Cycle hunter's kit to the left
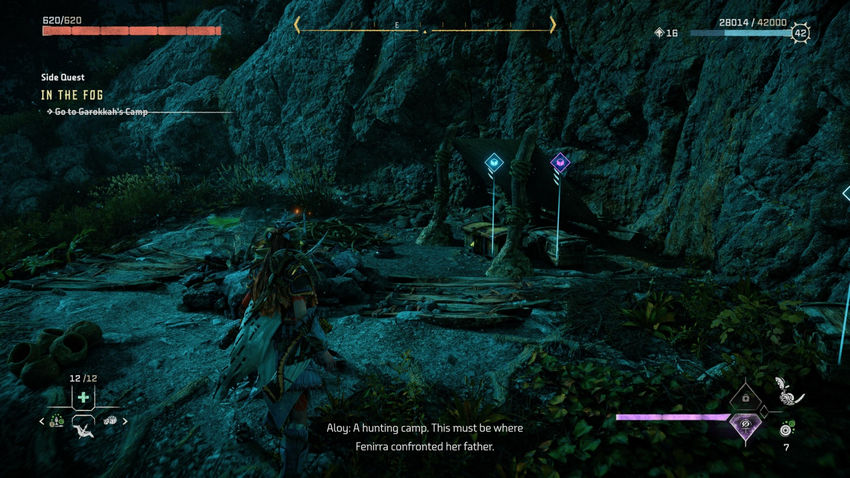The image size is (850, 478). [x=42, y=422]
